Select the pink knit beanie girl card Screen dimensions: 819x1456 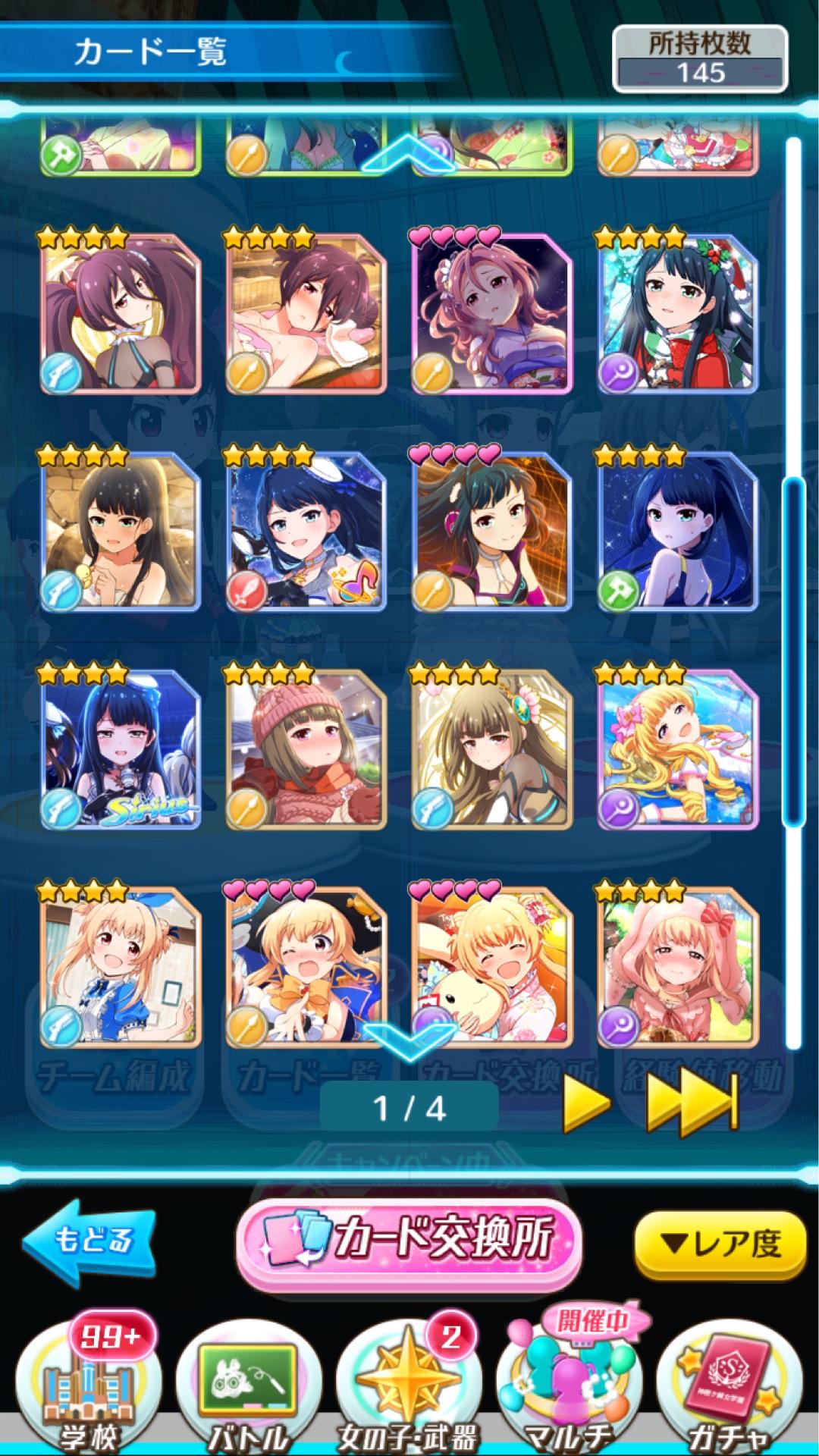click(x=306, y=750)
